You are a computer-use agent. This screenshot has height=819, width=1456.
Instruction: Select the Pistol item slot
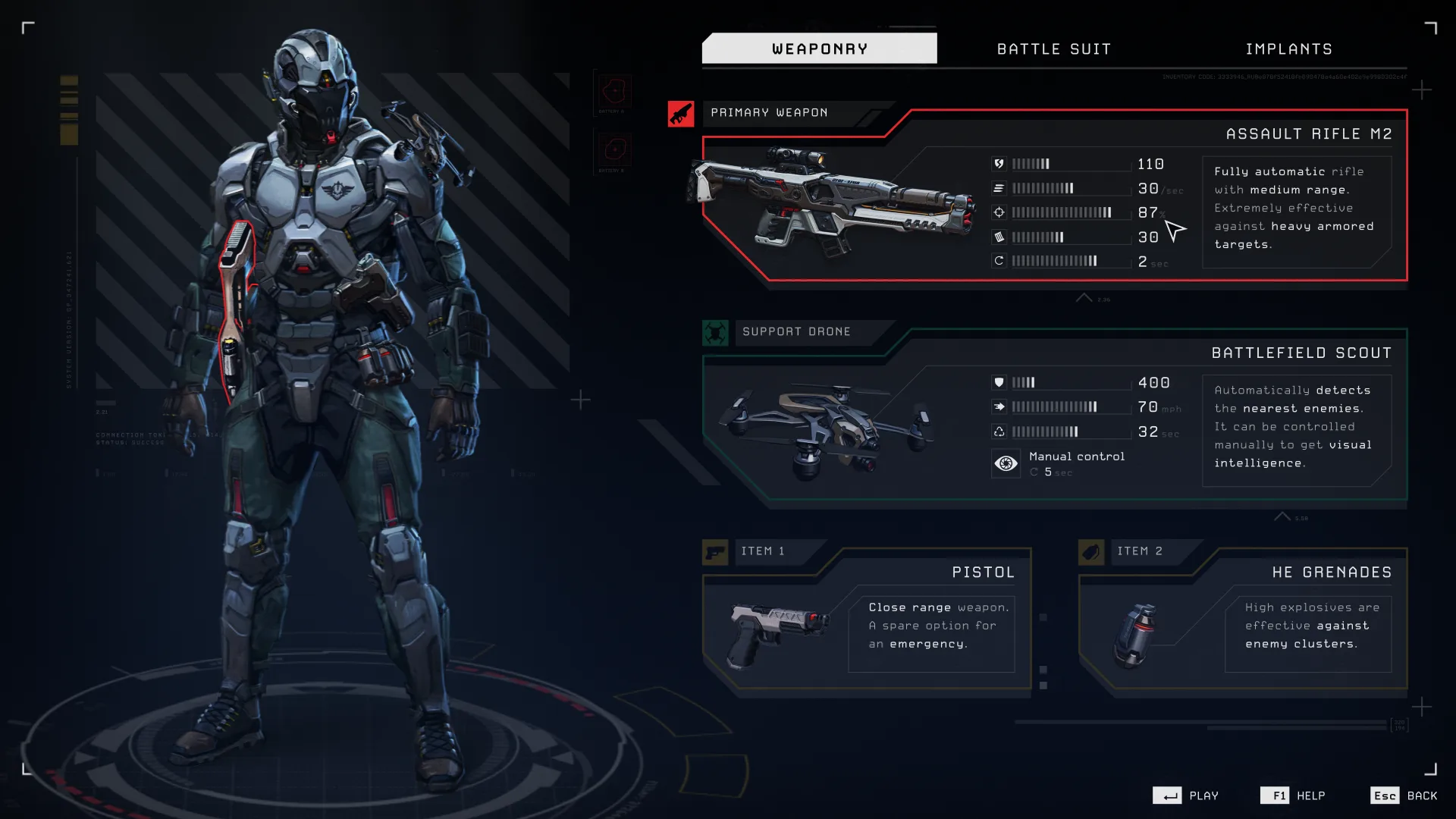(x=866, y=618)
